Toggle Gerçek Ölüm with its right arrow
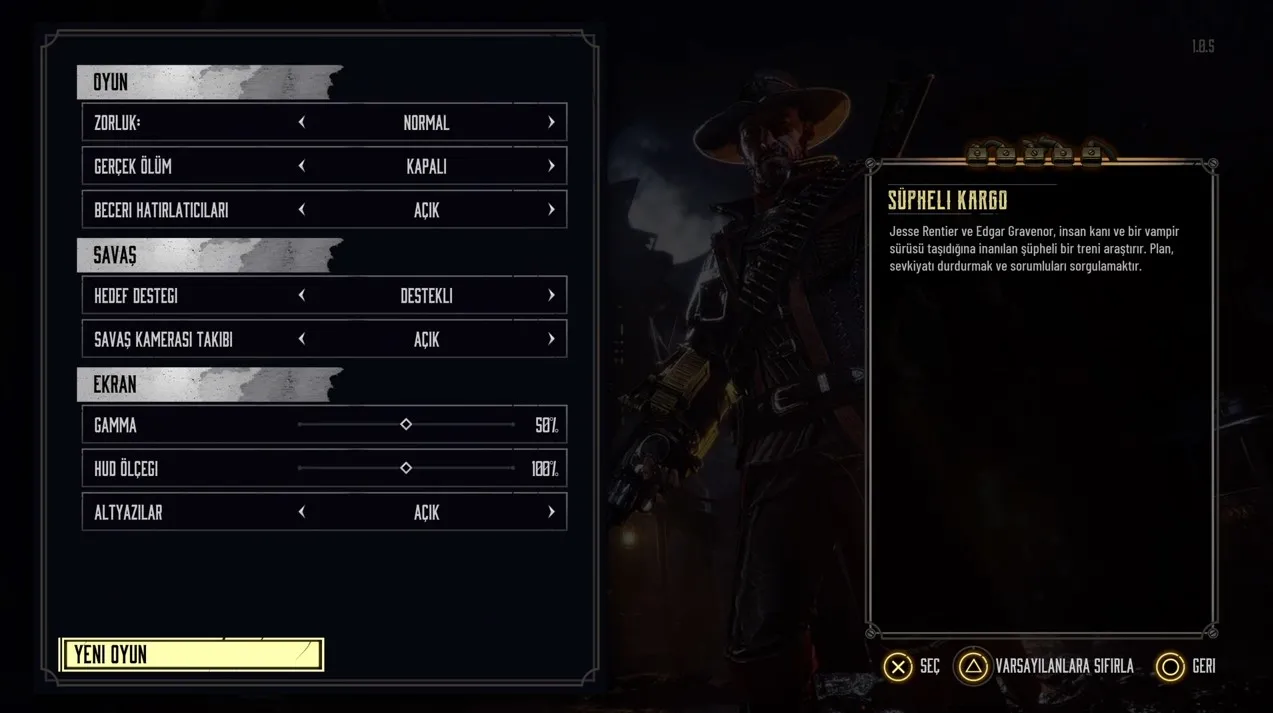The width and height of the screenshot is (1273, 713). [x=551, y=166]
